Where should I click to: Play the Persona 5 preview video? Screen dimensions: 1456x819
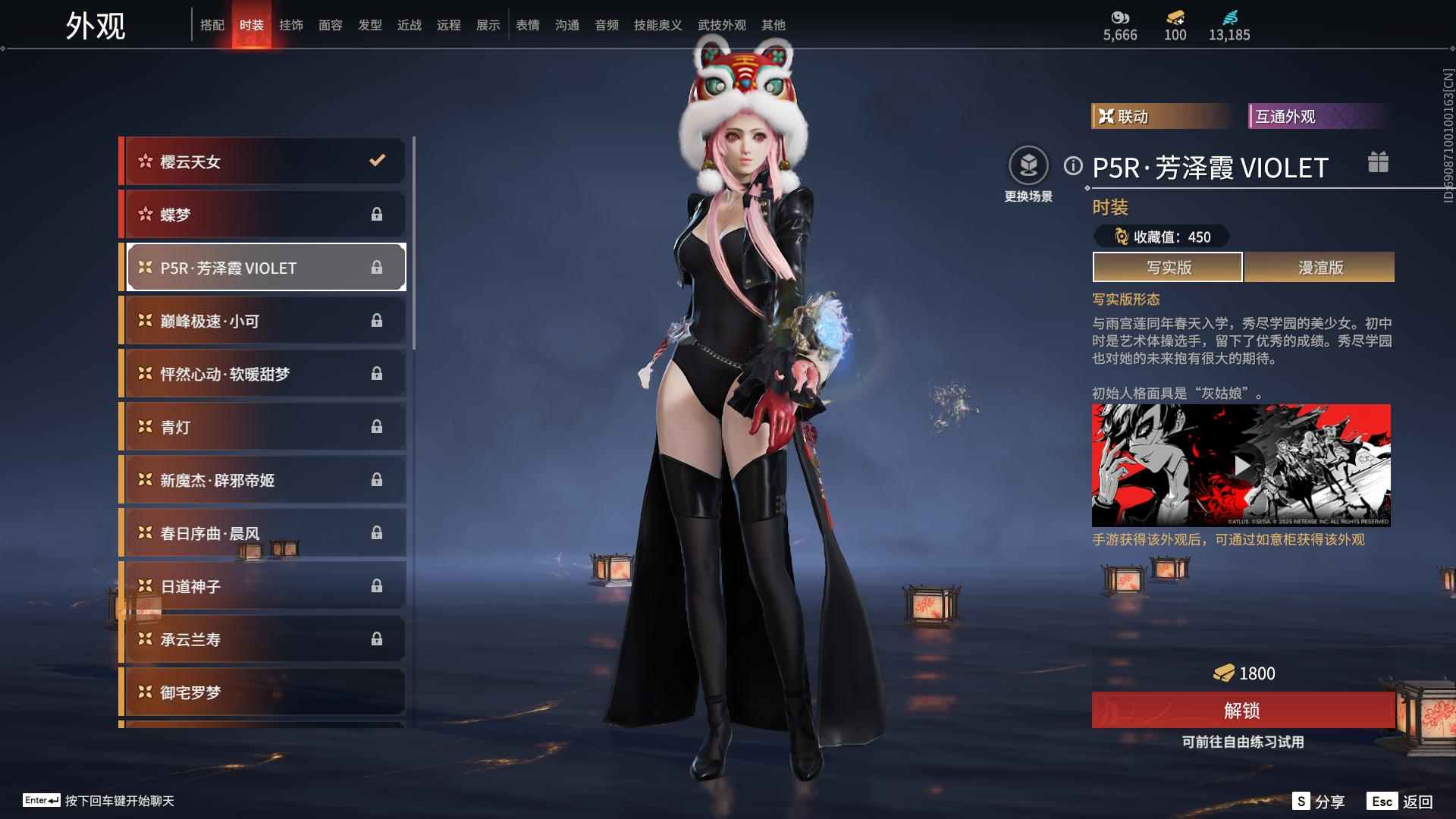pos(1241,466)
